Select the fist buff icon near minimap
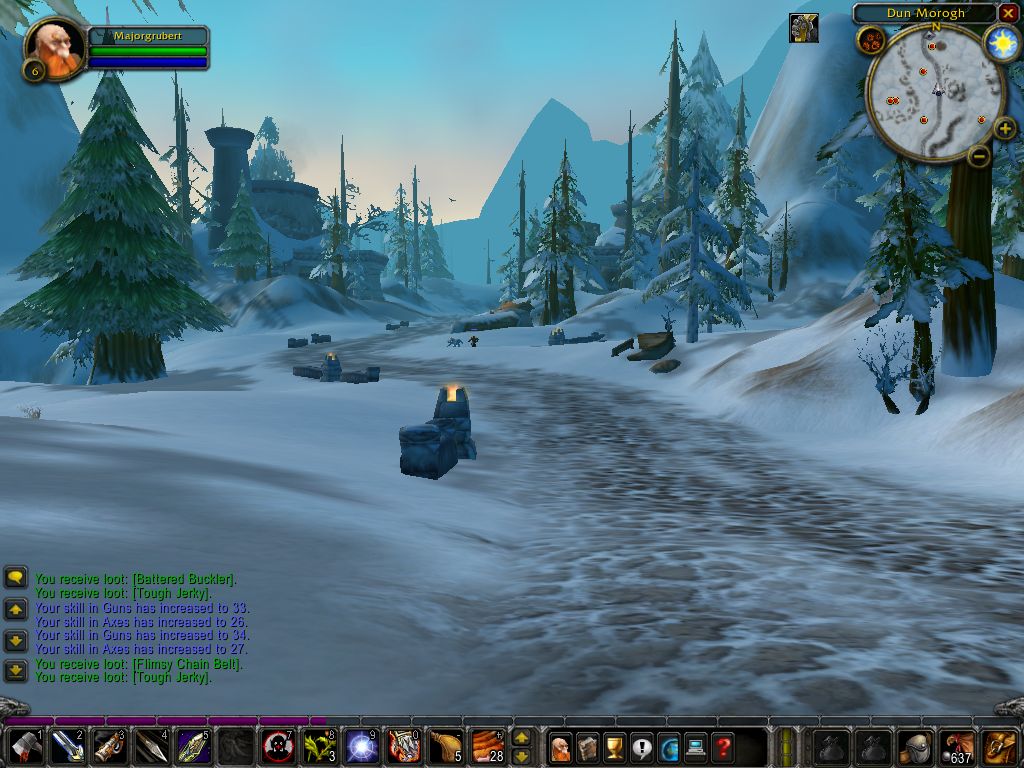This screenshot has width=1024, height=768. pyautogui.click(x=803, y=27)
